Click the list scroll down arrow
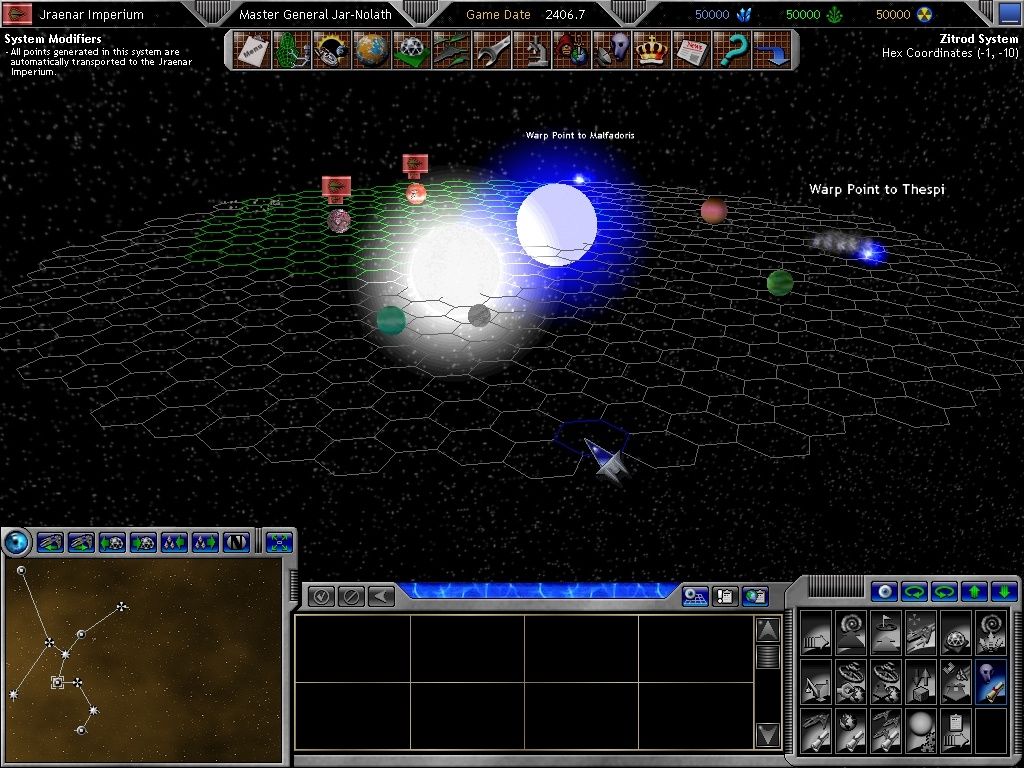1024x768 pixels. (x=767, y=735)
